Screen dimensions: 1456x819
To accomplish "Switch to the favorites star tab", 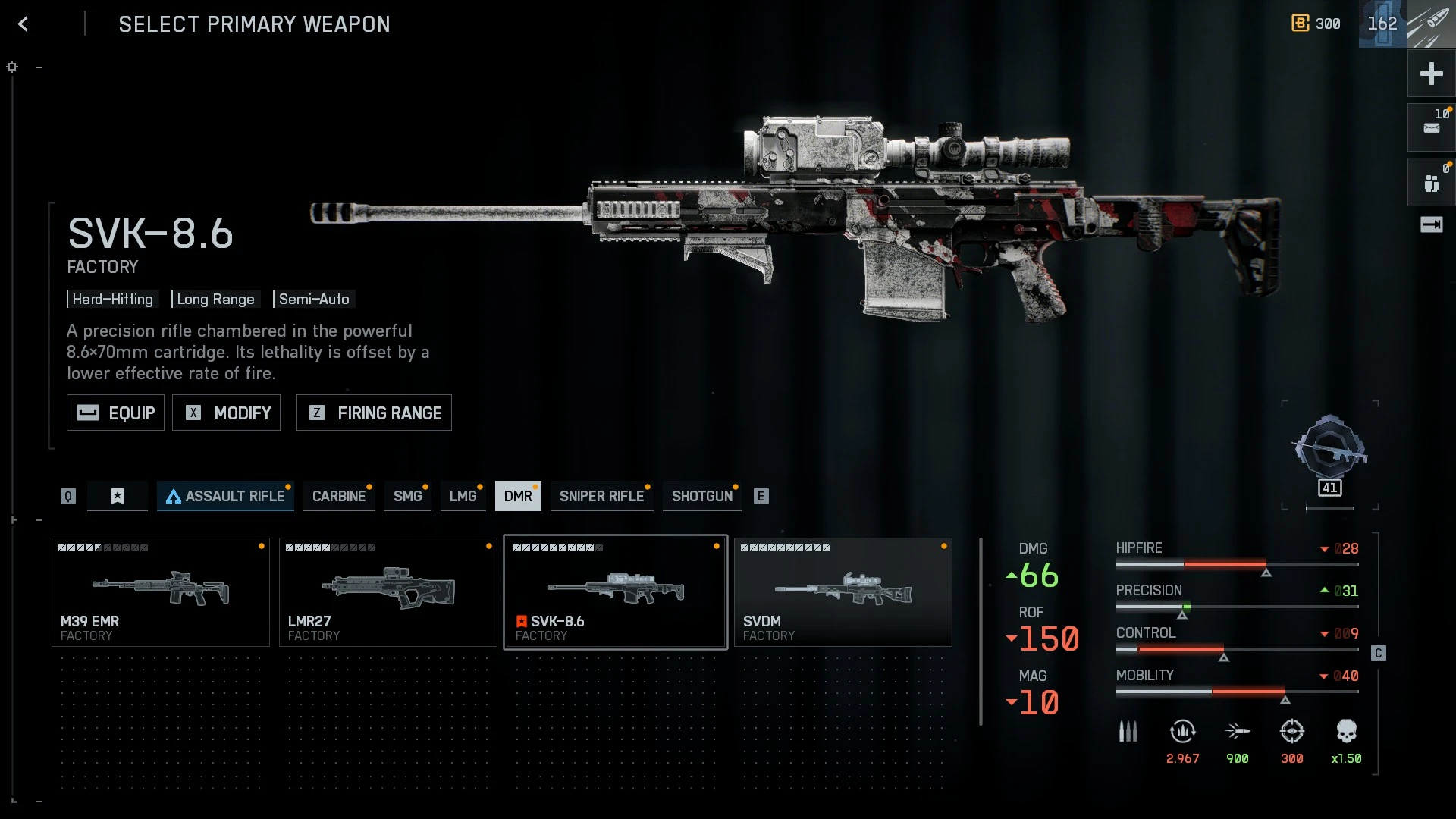I will [x=118, y=496].
